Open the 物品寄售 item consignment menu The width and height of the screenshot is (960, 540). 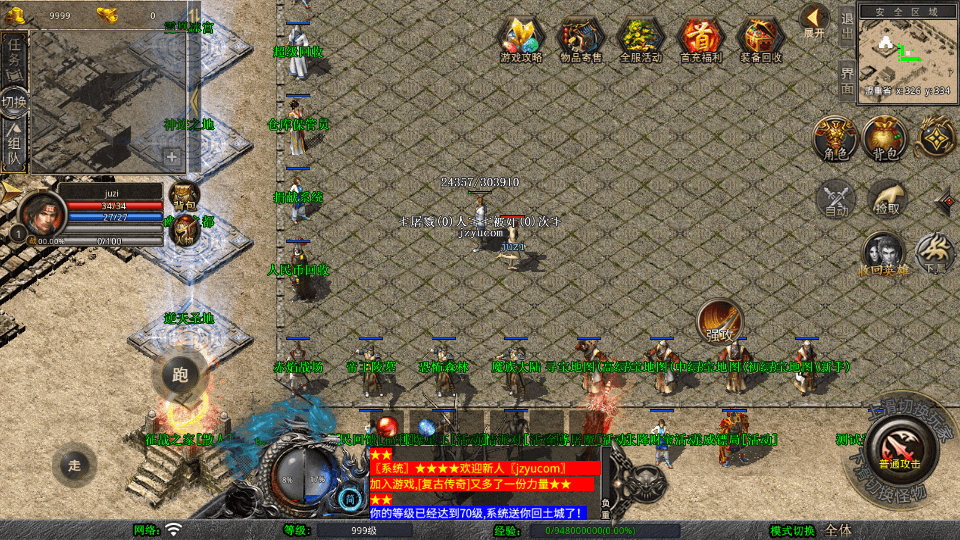pyautogui.click(x=581, y=40)
